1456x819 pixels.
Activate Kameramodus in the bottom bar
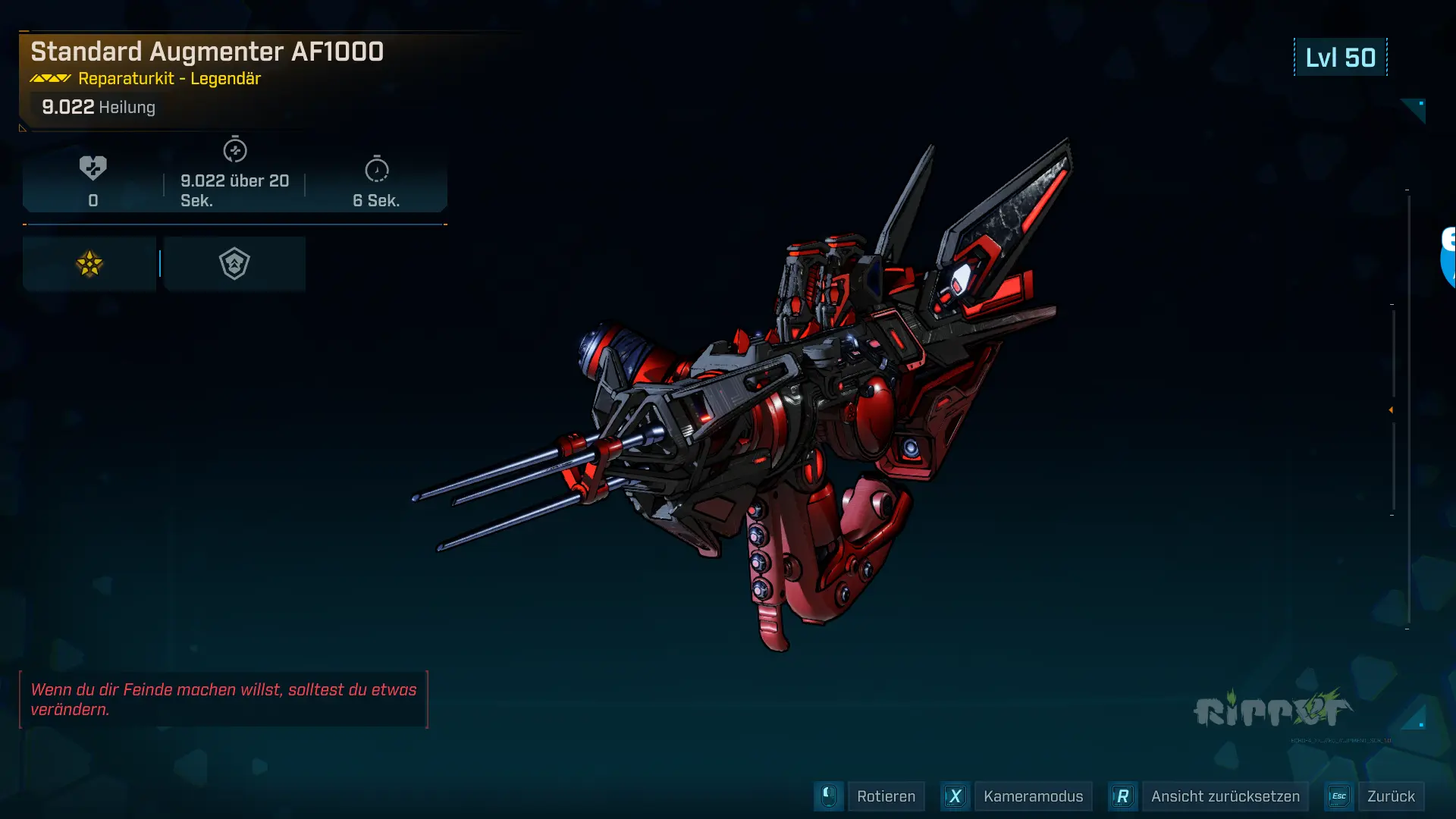click(1032, 796)
